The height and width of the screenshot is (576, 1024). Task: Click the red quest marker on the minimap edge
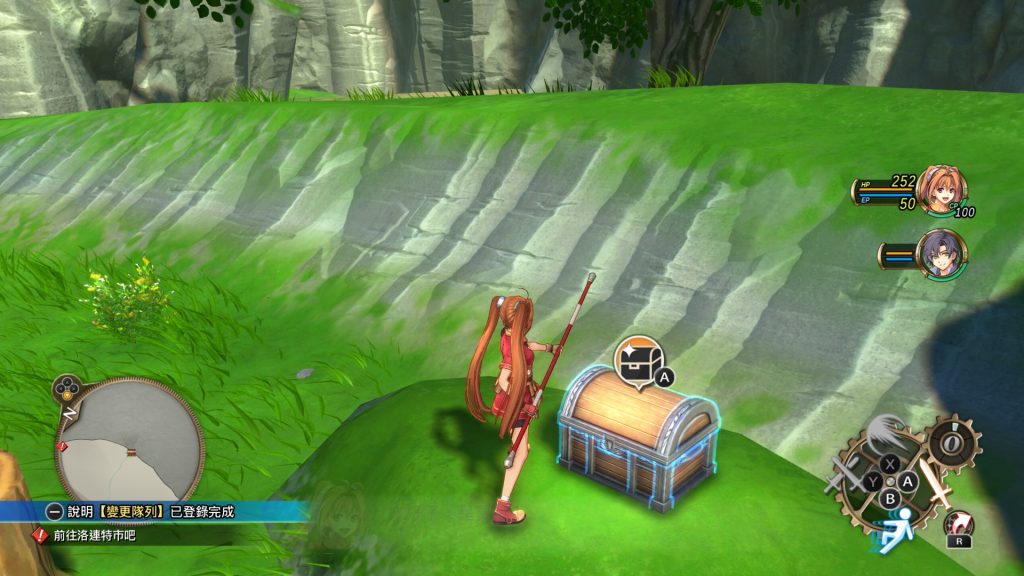click(64, 446)
